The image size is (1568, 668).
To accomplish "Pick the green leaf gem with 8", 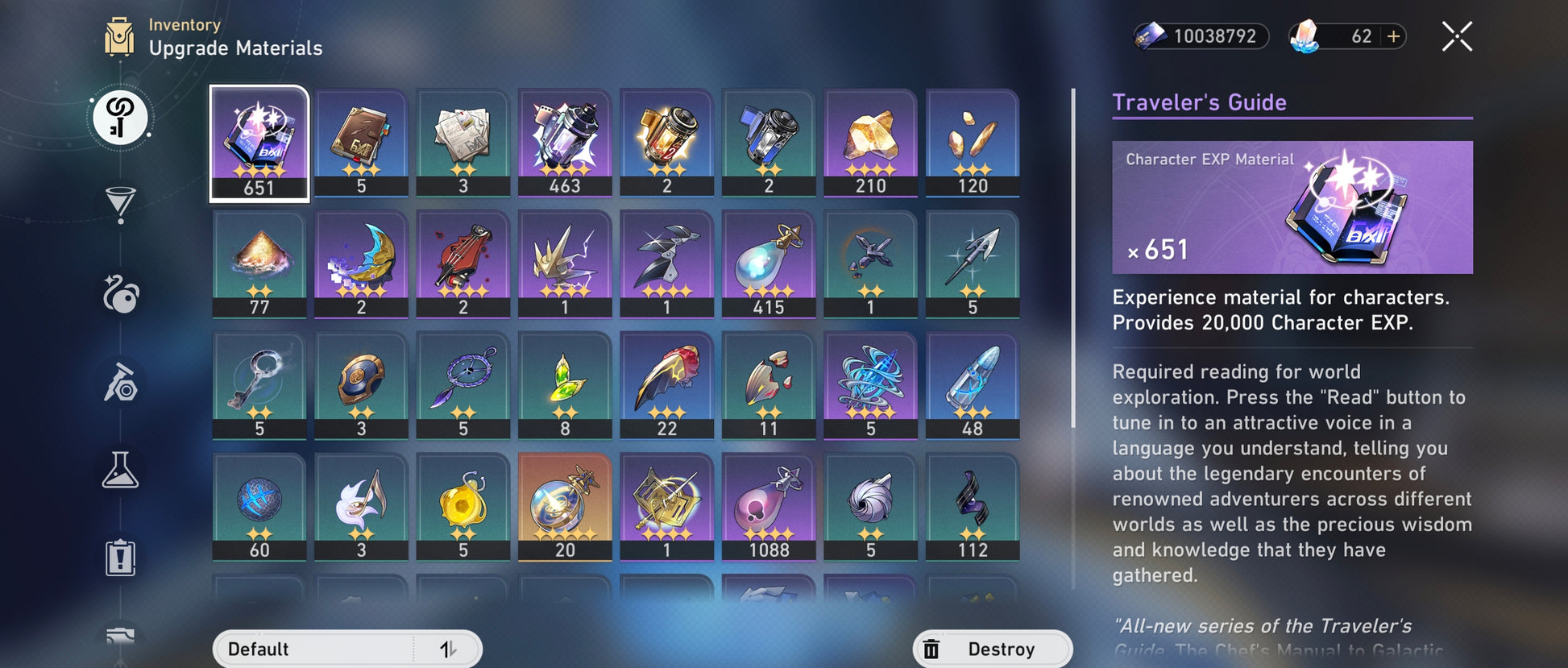I will click(565, 386).
